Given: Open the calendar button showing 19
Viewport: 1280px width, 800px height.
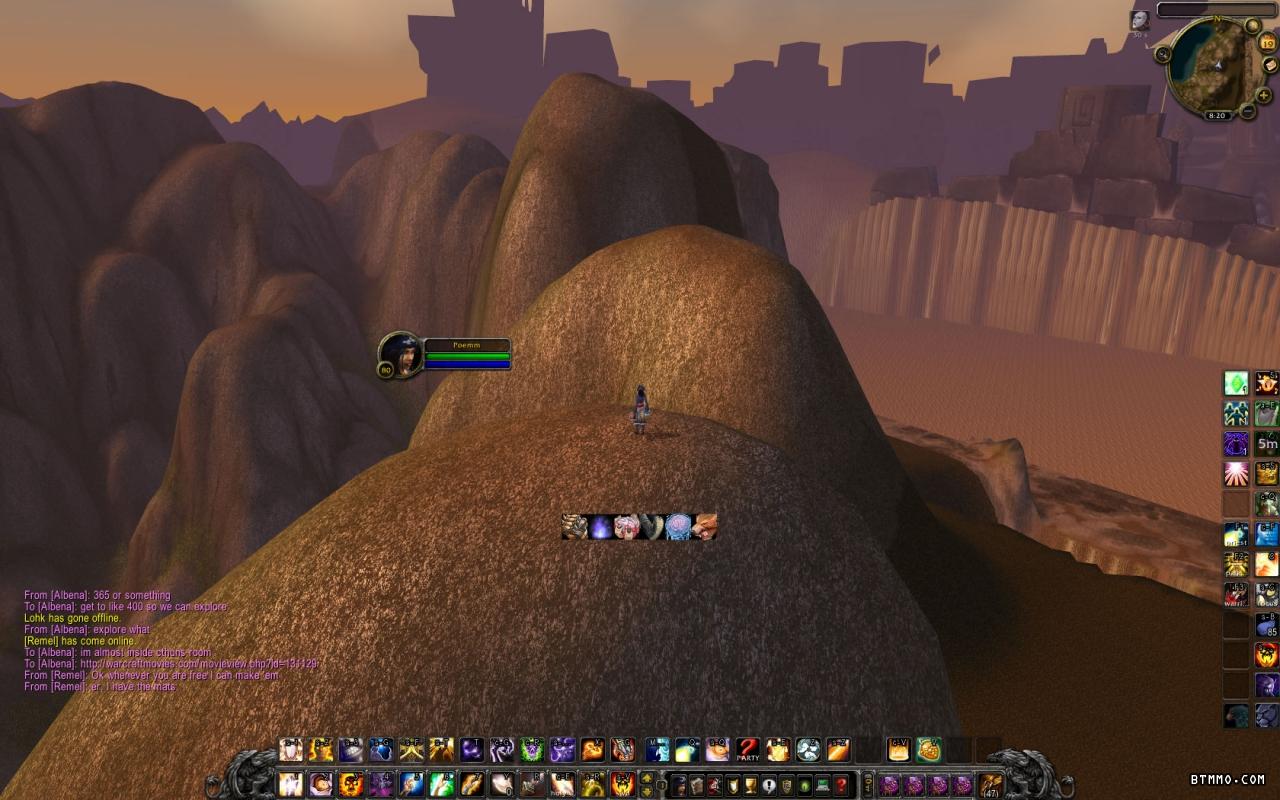Looking at the screenshot, I should [x=1267, y=42].
